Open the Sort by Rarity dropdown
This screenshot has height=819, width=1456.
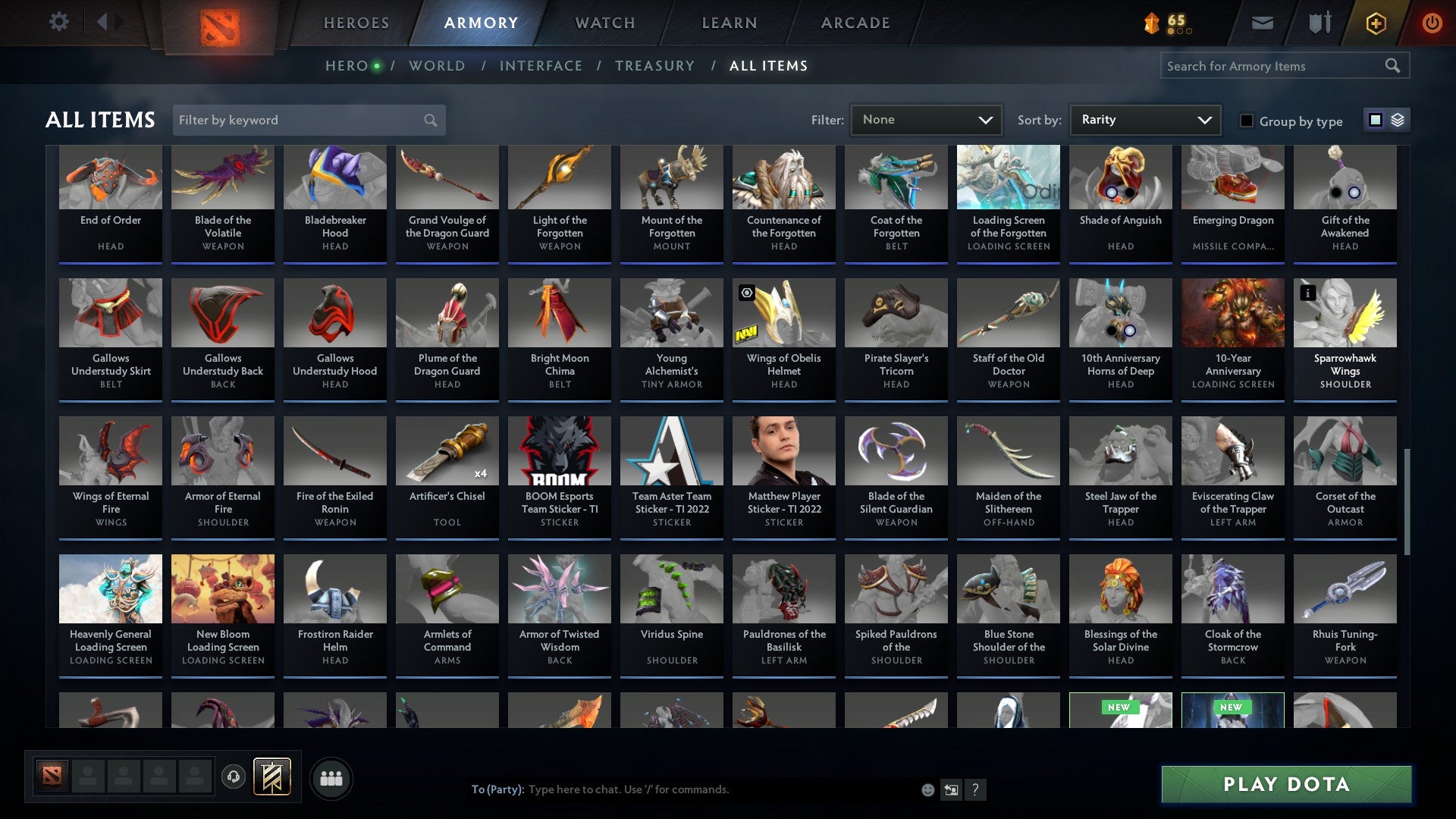1144,119
